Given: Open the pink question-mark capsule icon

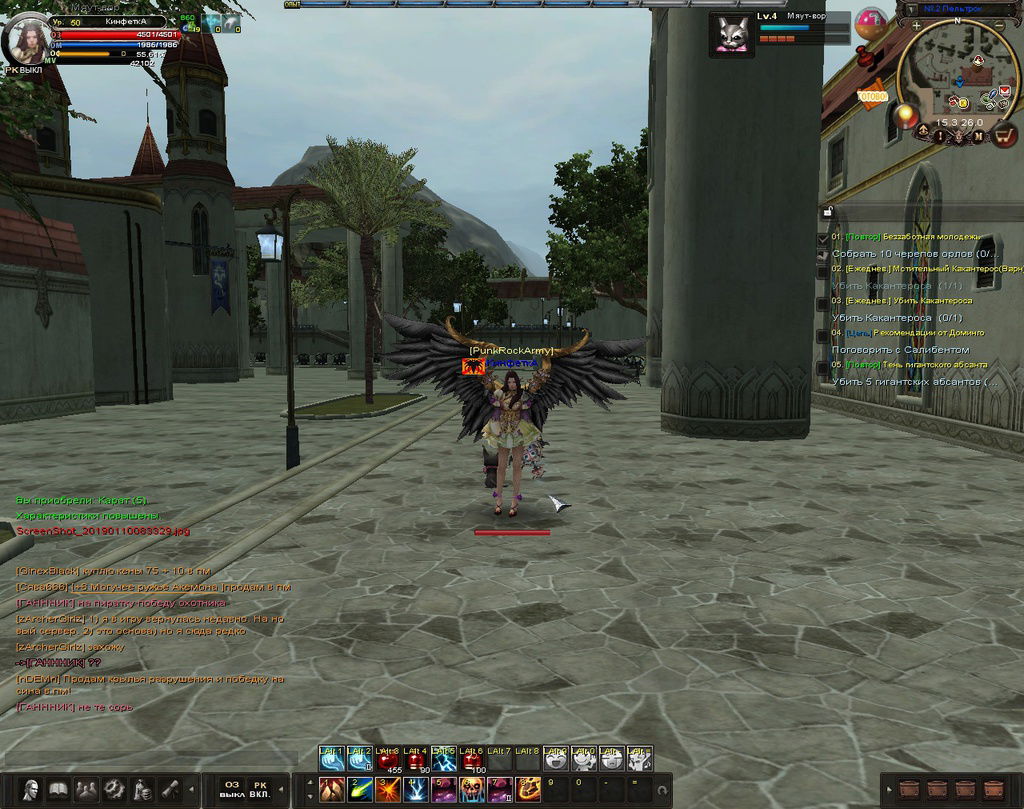Looking at the screenshot, I should [870, 22].
